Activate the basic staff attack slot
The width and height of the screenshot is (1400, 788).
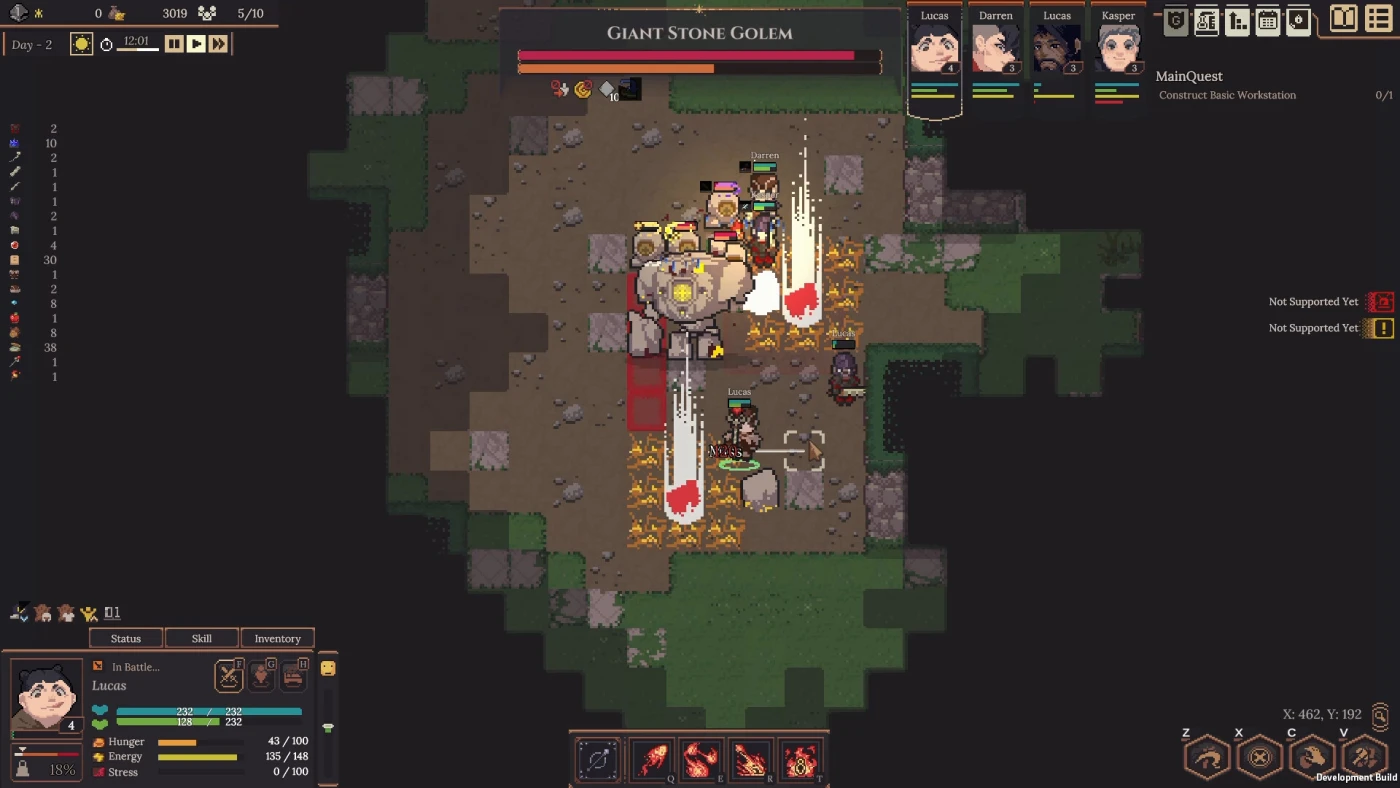tap(598, 760)
